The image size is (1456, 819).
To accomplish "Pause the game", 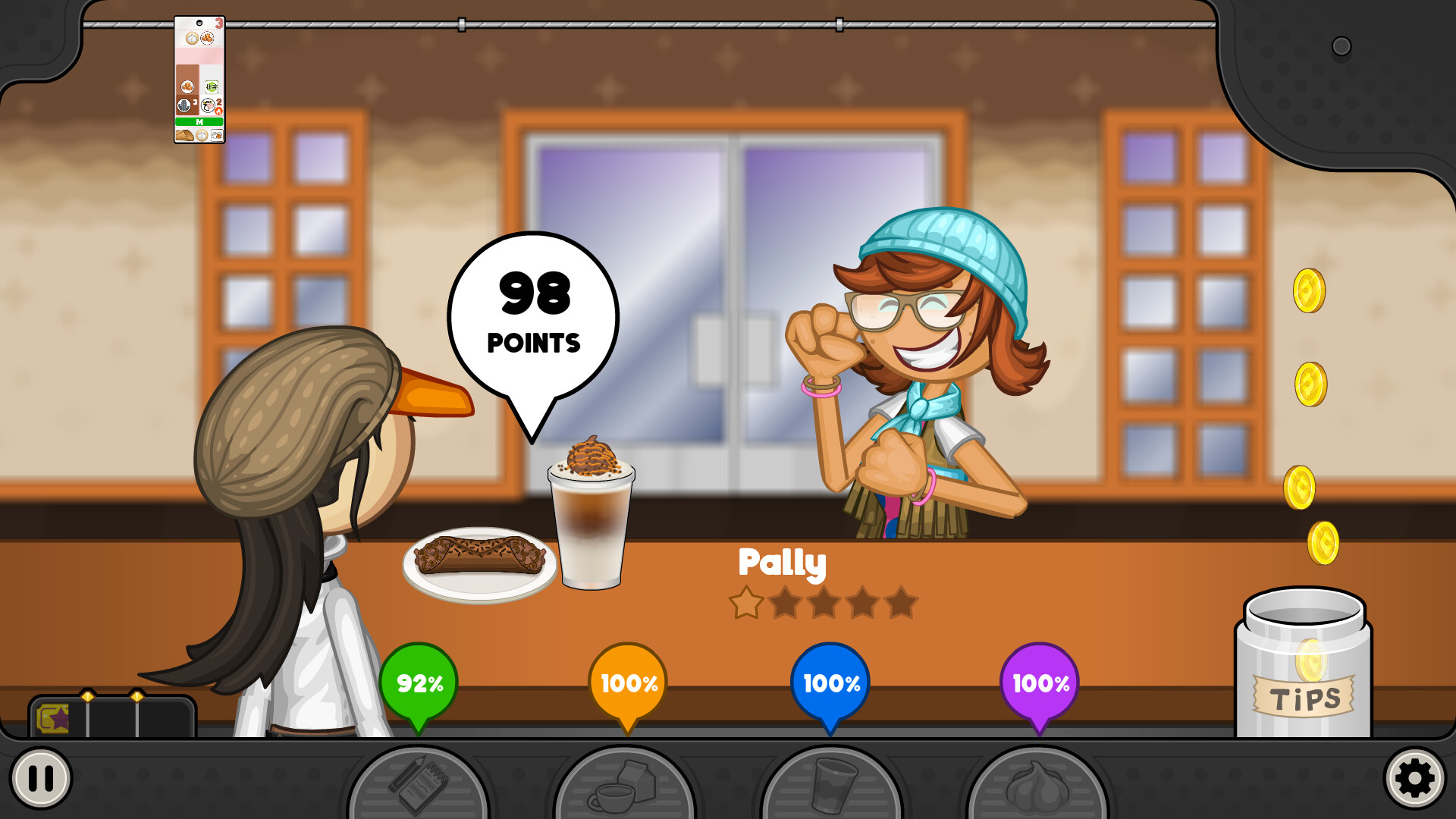I will tap(41, 777).
